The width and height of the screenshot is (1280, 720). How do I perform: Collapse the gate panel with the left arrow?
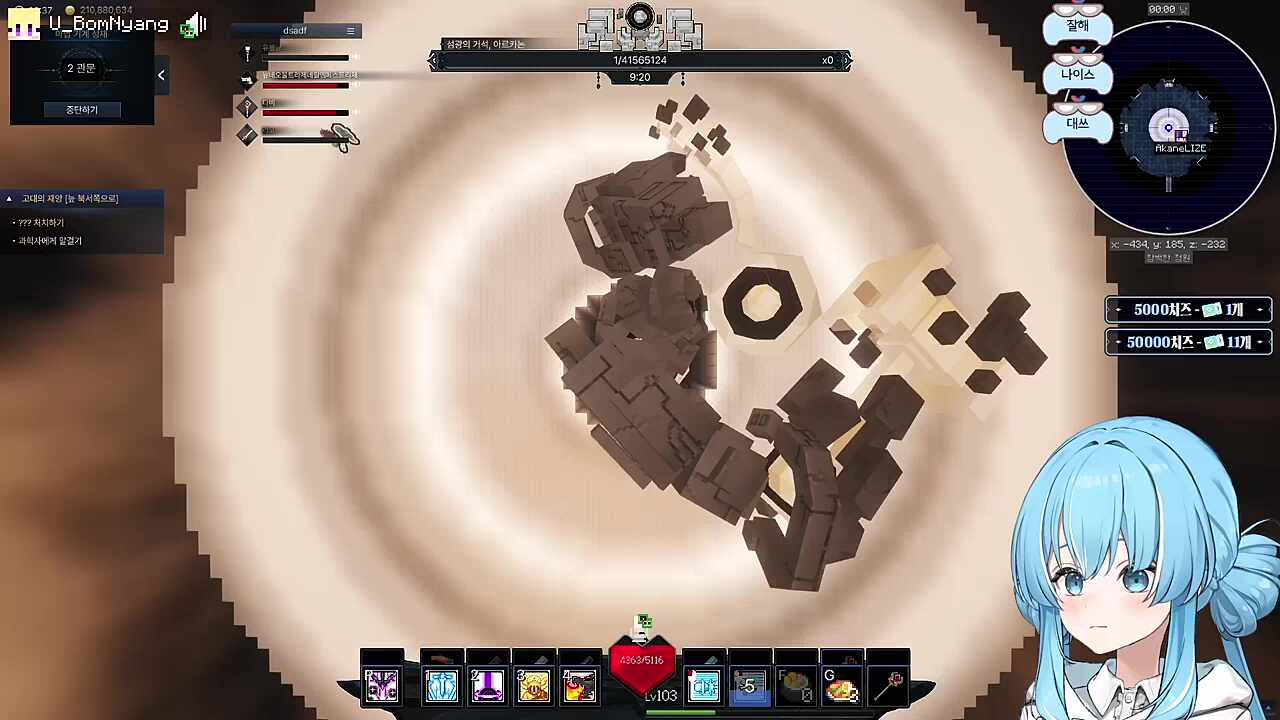point(161,75)
